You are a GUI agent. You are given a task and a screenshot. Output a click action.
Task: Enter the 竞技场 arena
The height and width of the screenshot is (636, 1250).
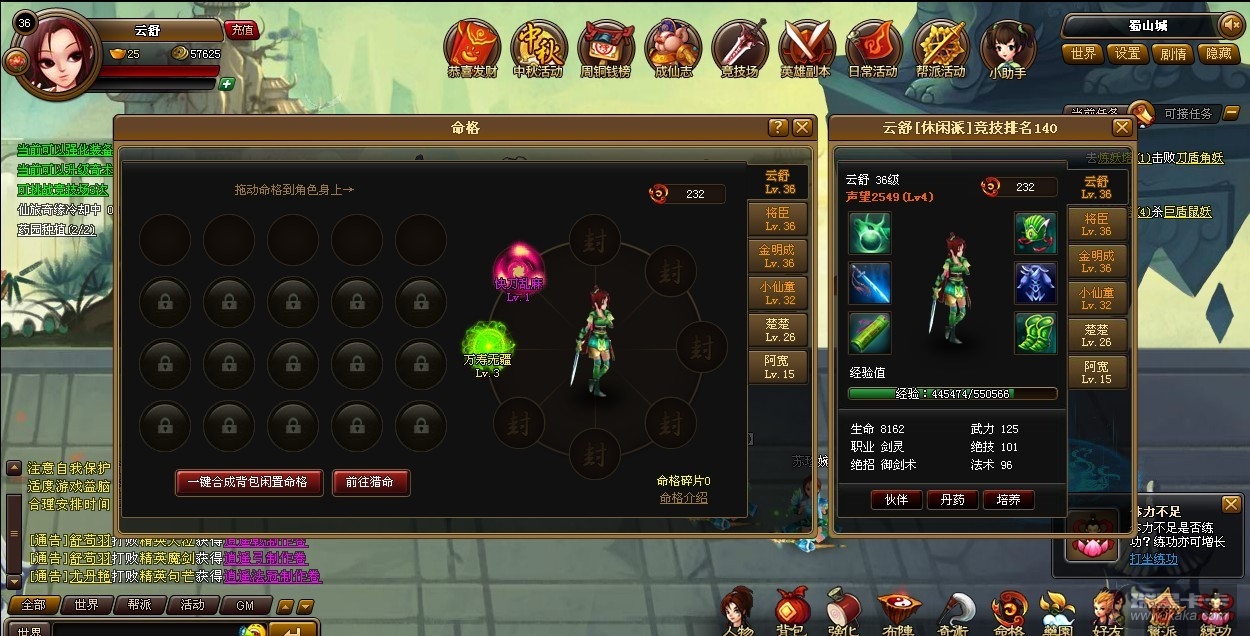739,46
